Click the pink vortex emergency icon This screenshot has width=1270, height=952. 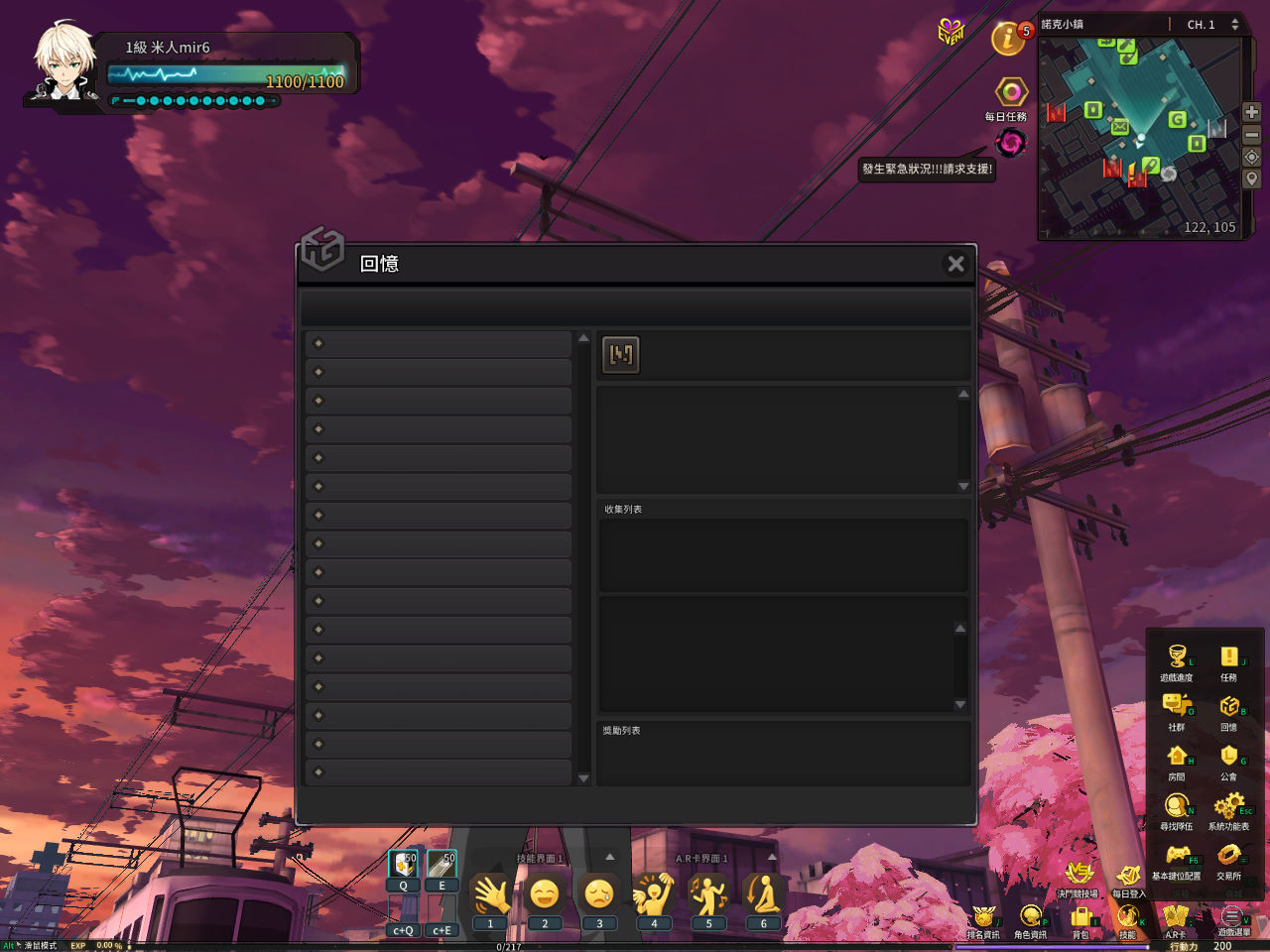click(1011, 144)
